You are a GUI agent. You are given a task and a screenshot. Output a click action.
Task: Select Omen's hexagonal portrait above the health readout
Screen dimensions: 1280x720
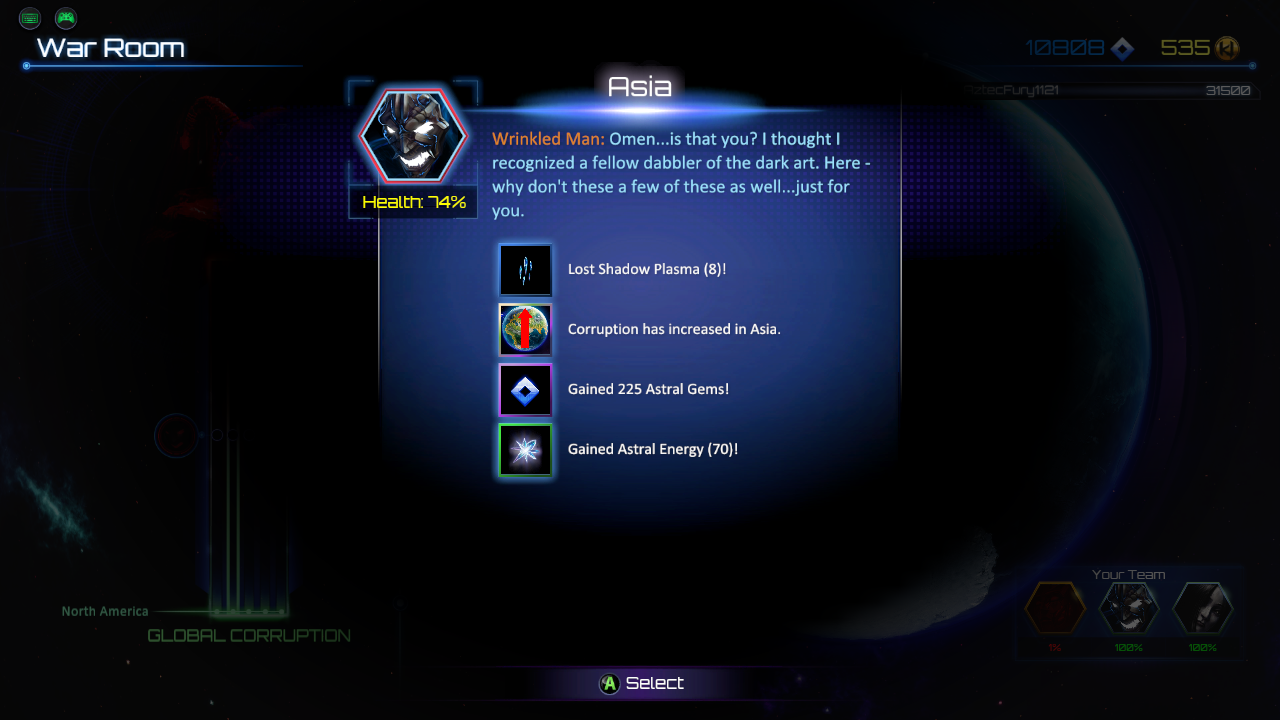pyautogui.click(x=413, y=135)
